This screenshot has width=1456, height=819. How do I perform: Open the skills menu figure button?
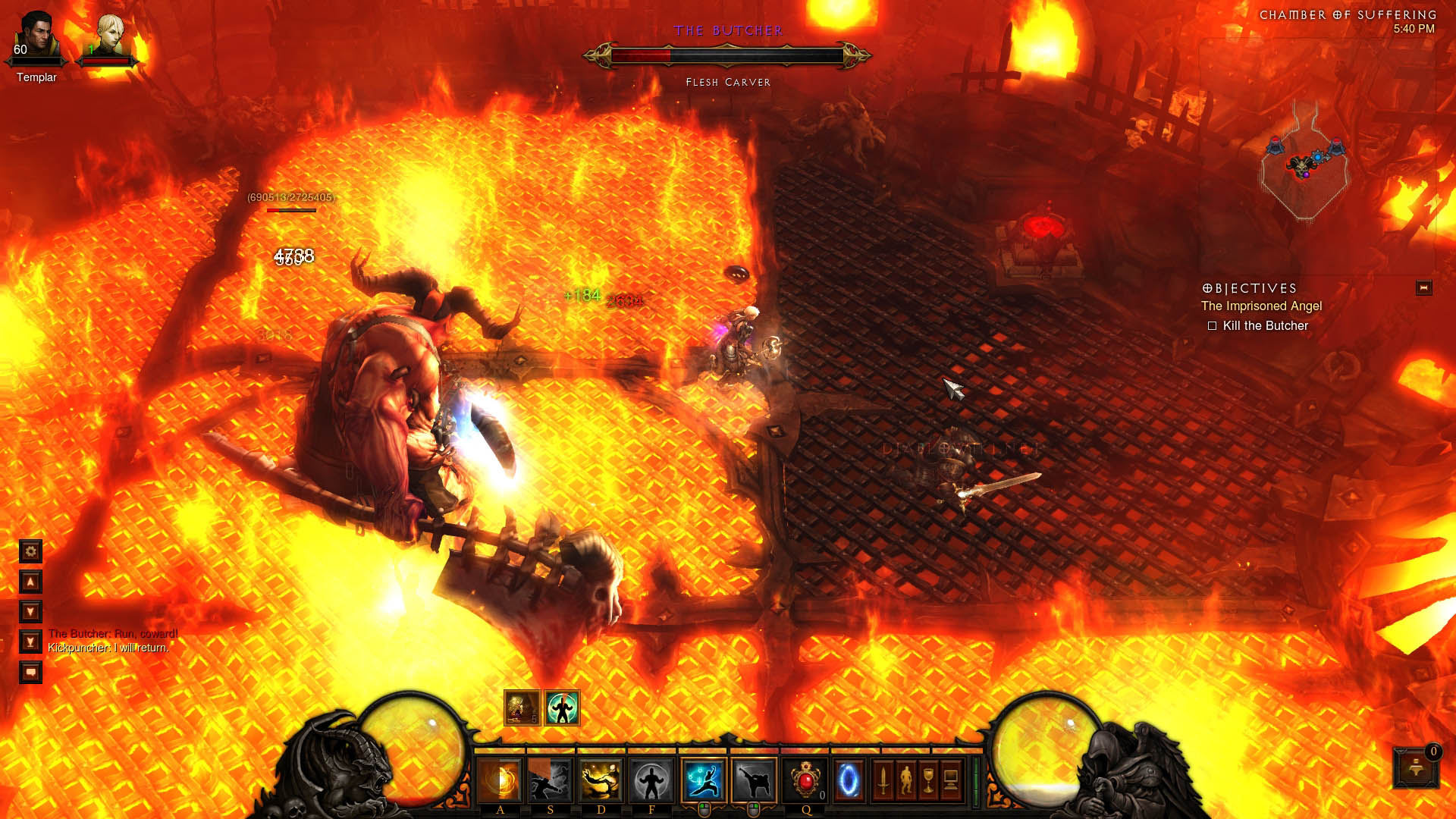[x=905, y=780]
